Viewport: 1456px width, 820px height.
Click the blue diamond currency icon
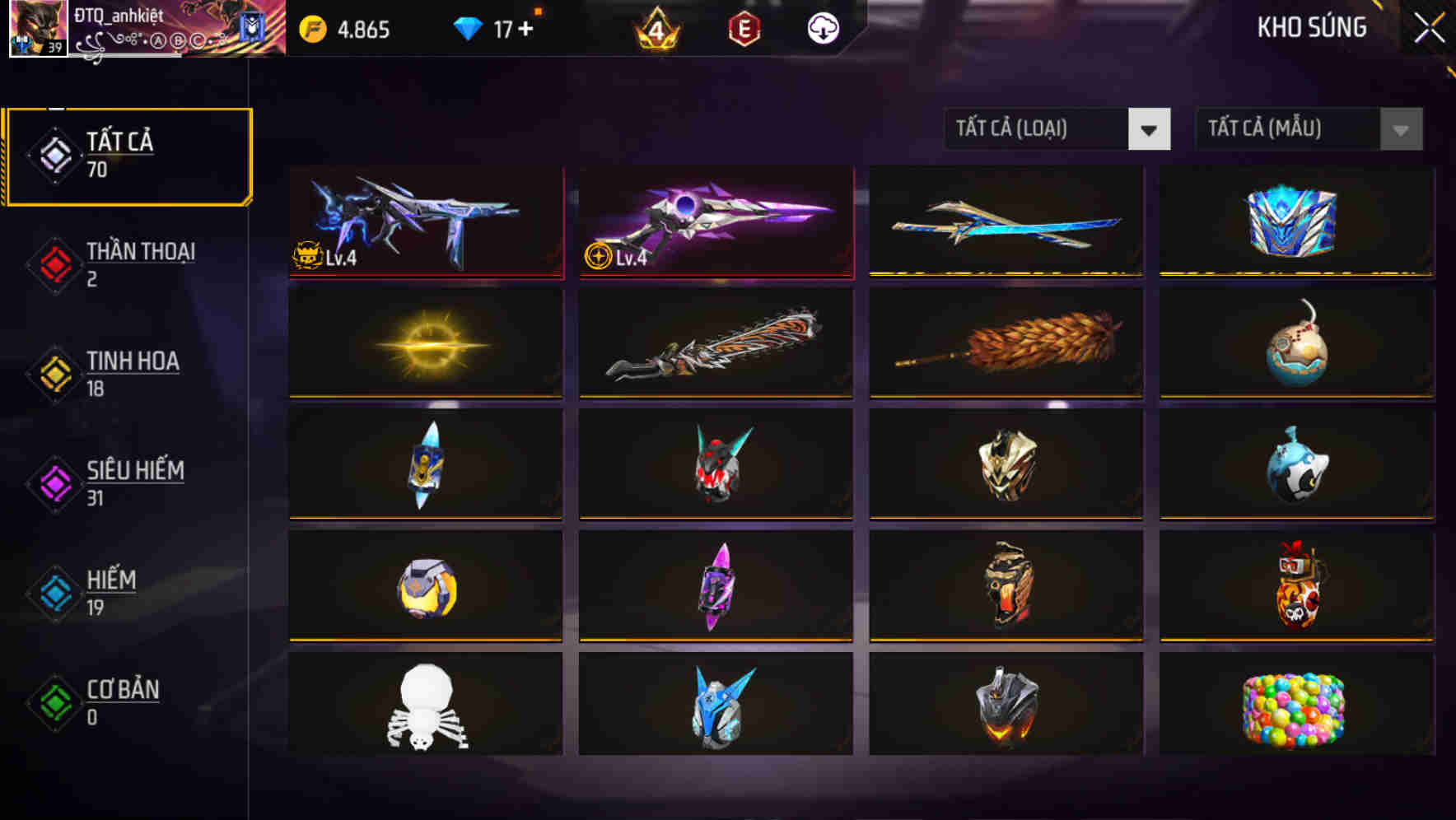pos(468,27)
